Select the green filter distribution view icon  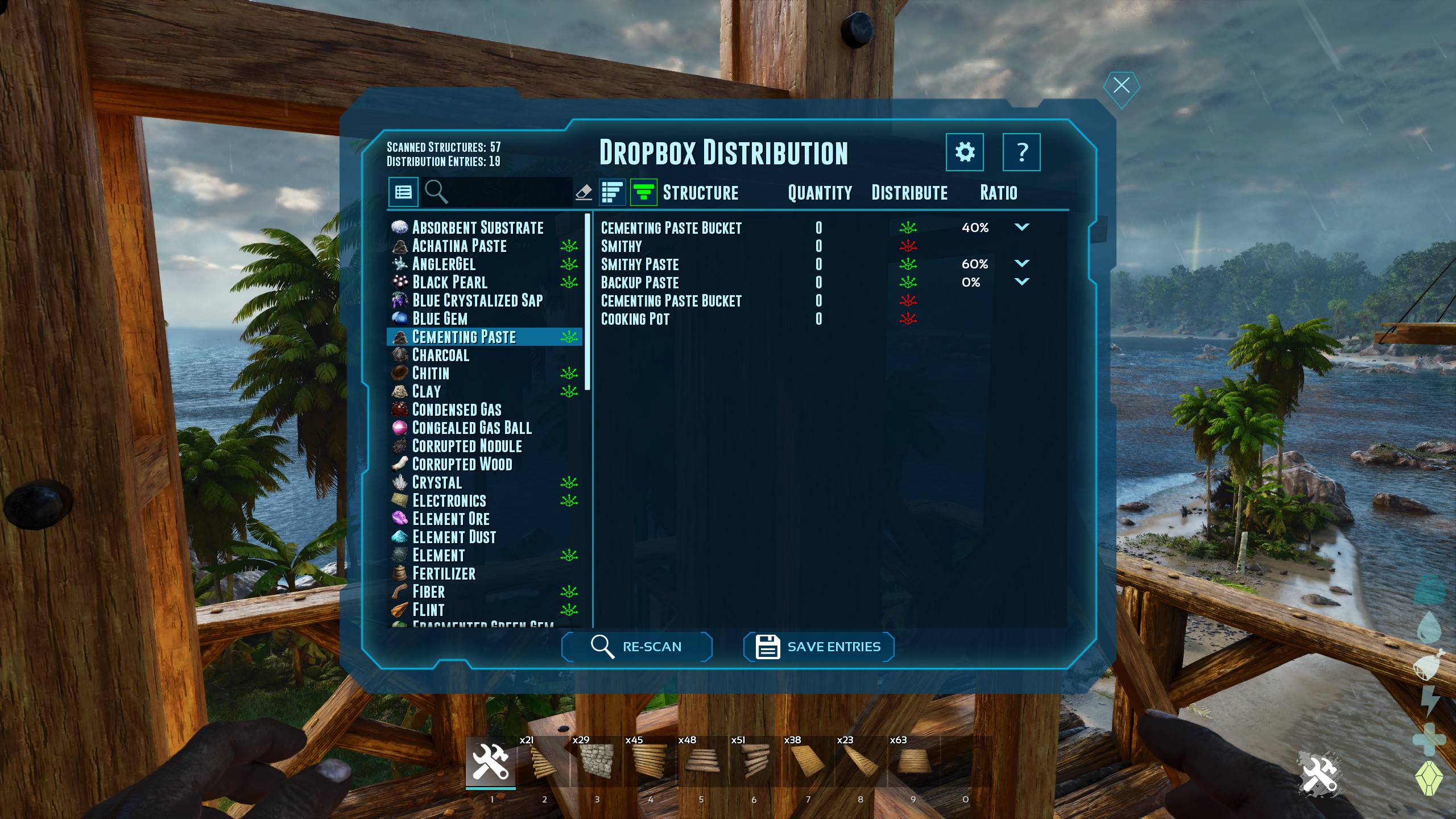[x=644, y=192]
